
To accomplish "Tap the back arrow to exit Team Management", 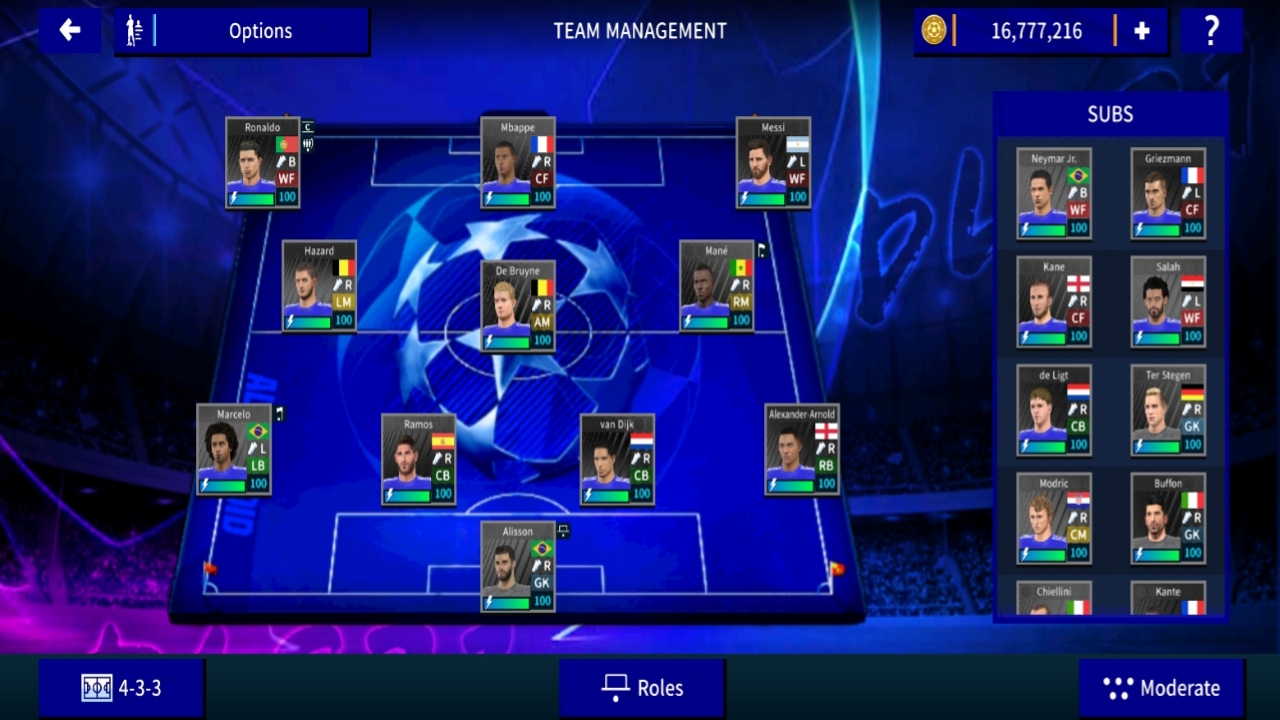I will click(69, 31).
